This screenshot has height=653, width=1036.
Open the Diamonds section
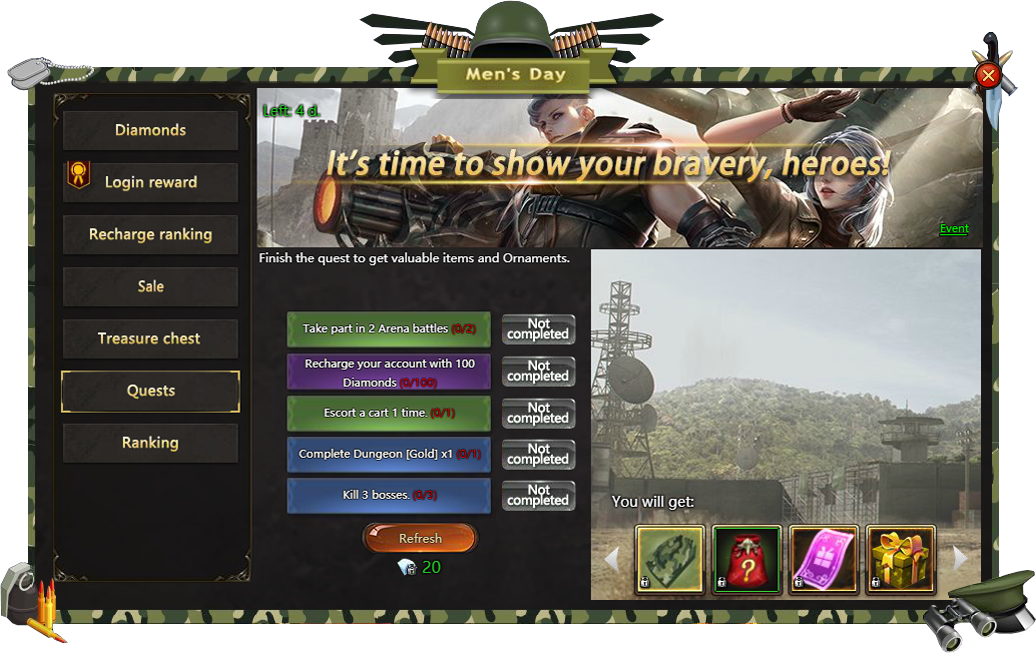pyautogui.click(x=150, y=130)
